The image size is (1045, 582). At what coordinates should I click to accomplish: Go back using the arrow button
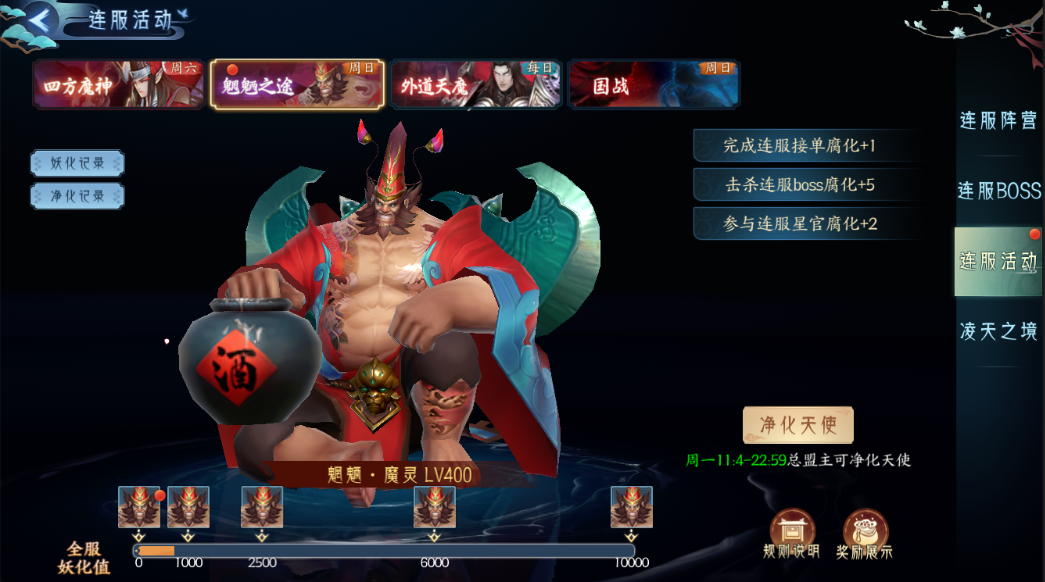point(40,18)
